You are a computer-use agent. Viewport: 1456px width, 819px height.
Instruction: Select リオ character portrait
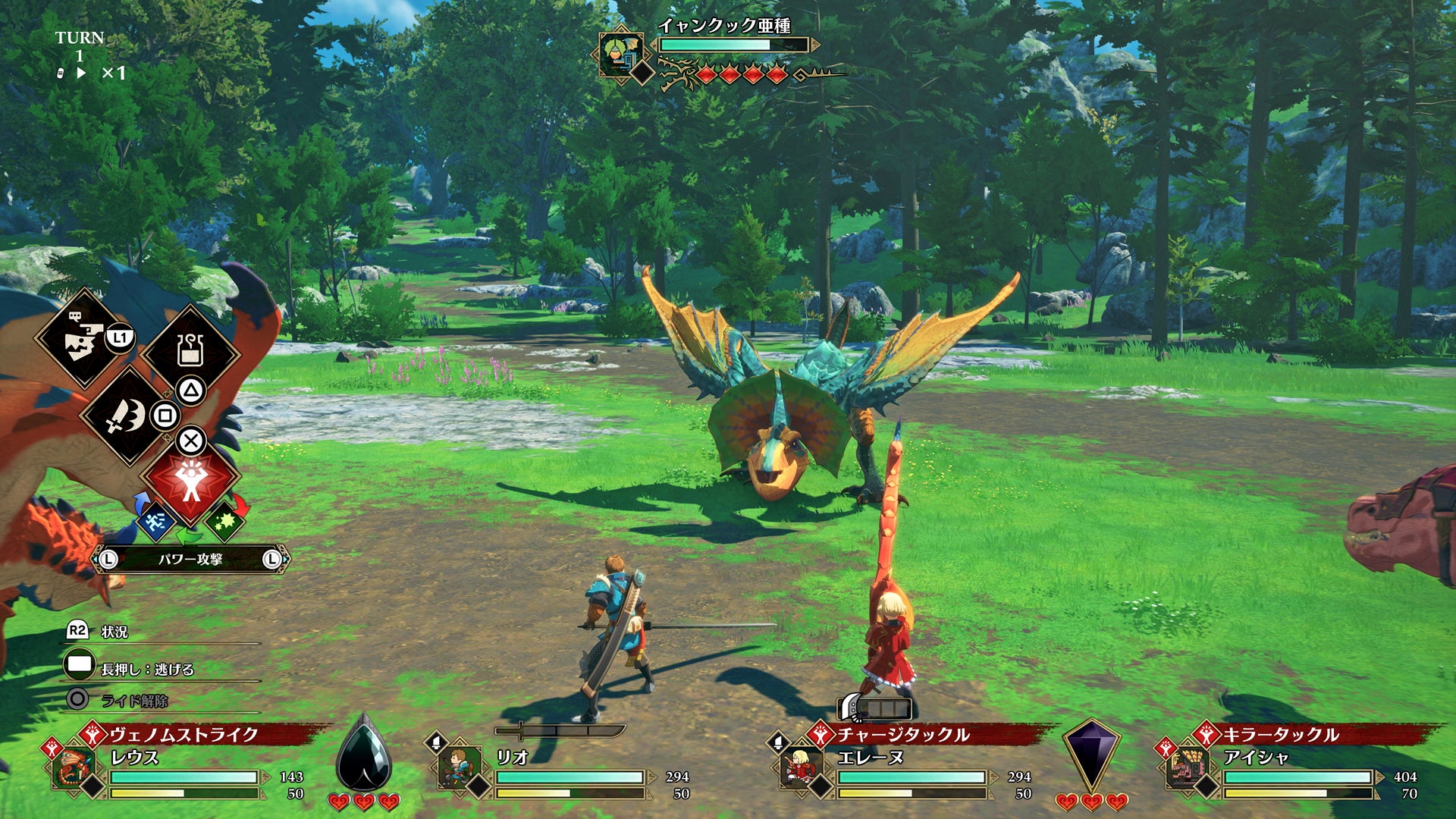[460, 768]
